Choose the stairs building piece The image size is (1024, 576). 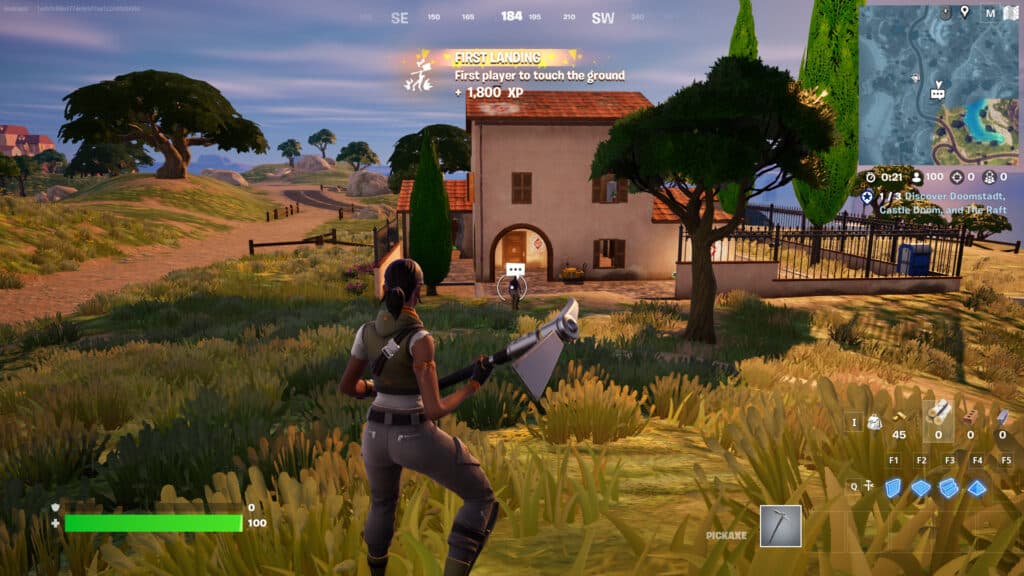tap(949, 487)
